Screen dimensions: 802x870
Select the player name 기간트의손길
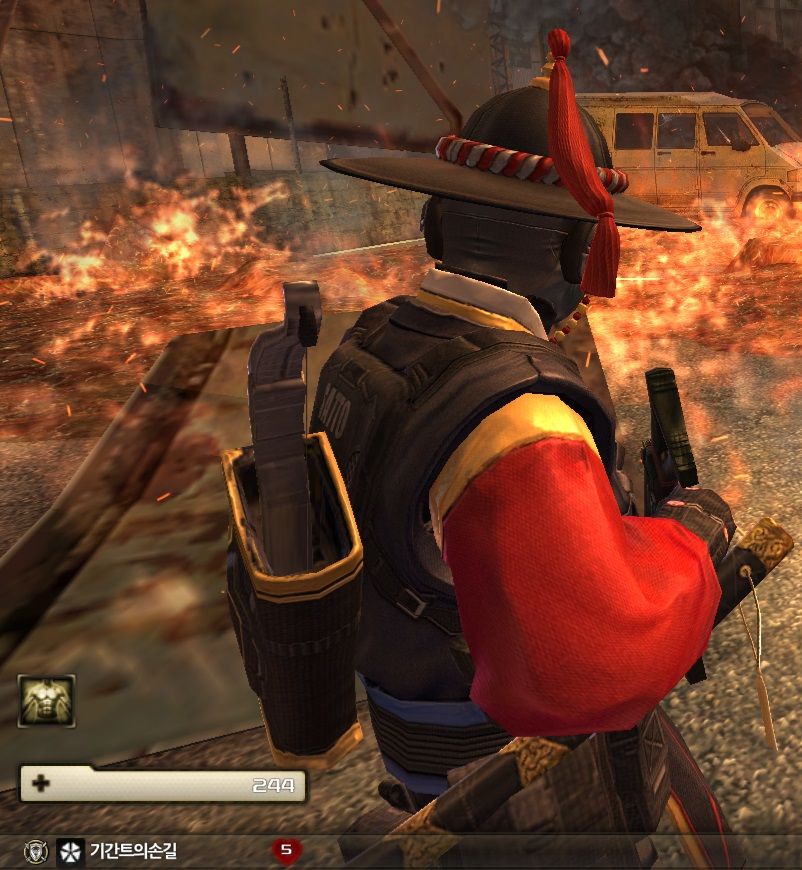coord(133,851)
